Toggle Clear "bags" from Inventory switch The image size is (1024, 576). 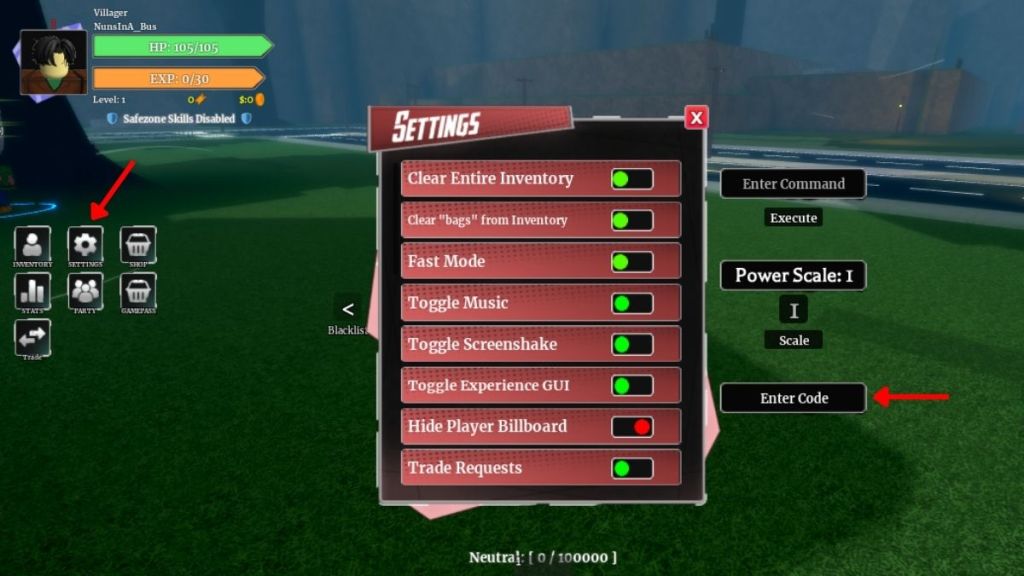point(632,220)
